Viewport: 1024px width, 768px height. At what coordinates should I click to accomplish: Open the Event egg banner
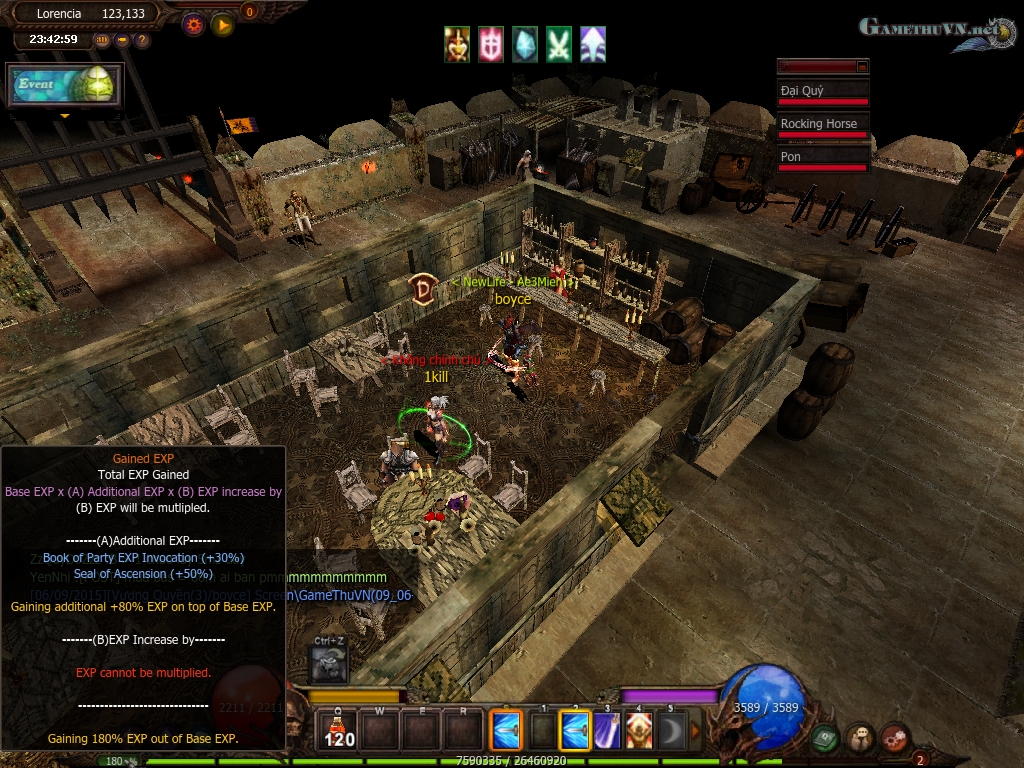coord(65,86)
